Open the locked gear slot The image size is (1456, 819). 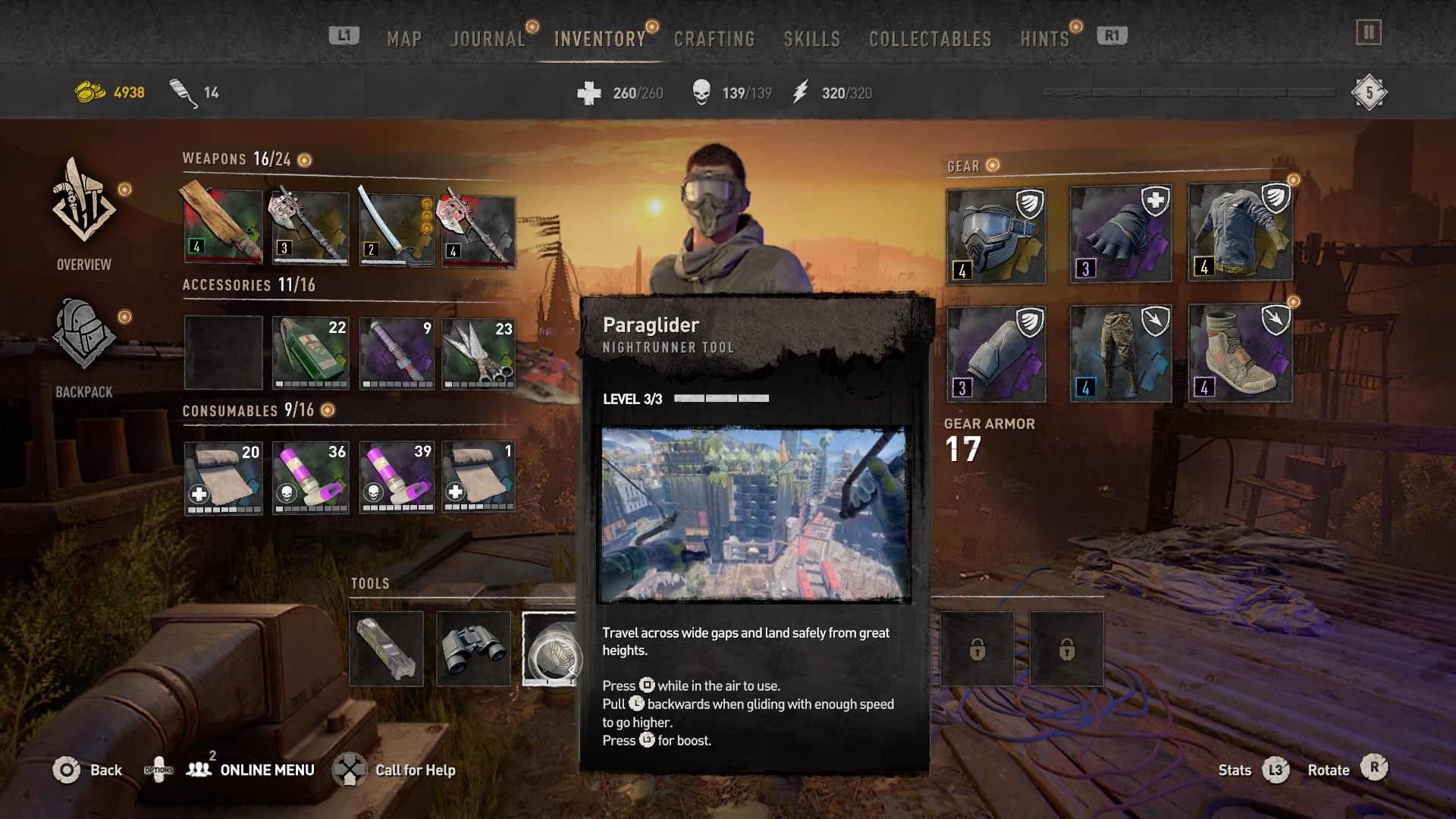[977, 650]
